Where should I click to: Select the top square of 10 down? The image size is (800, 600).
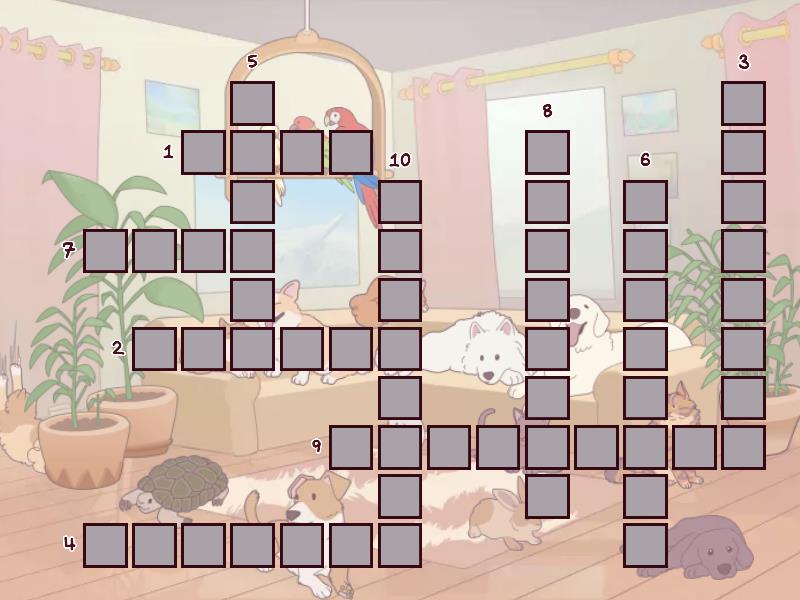(399, 201)
